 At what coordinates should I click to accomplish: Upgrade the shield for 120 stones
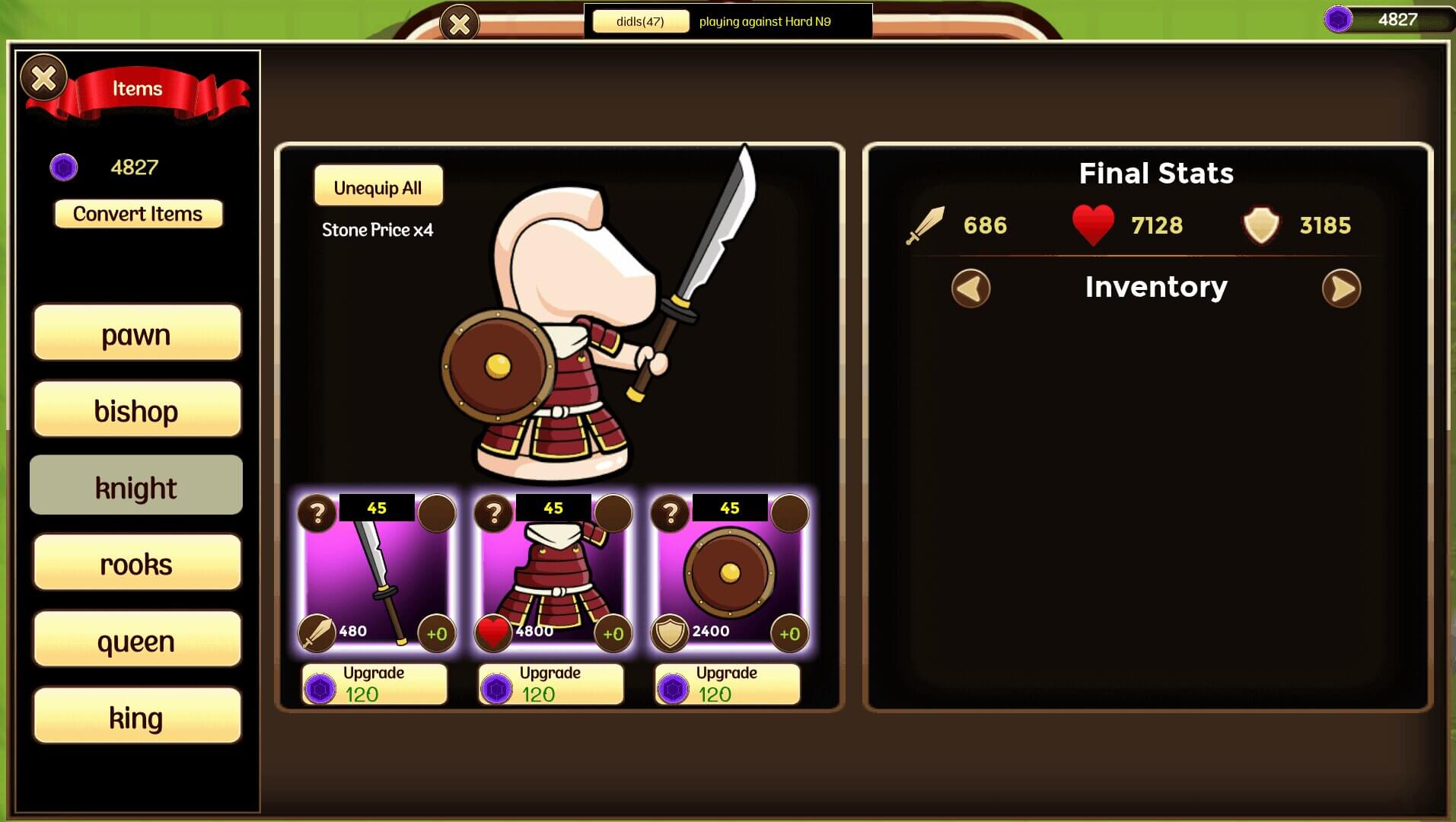(728, 683)
